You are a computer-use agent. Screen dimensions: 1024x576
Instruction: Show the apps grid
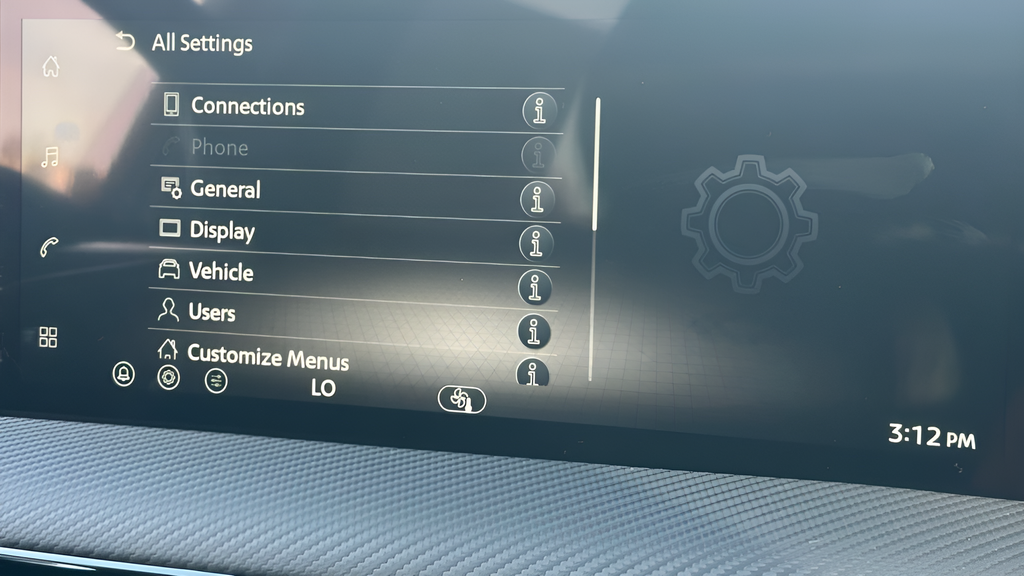click(48, 337)
